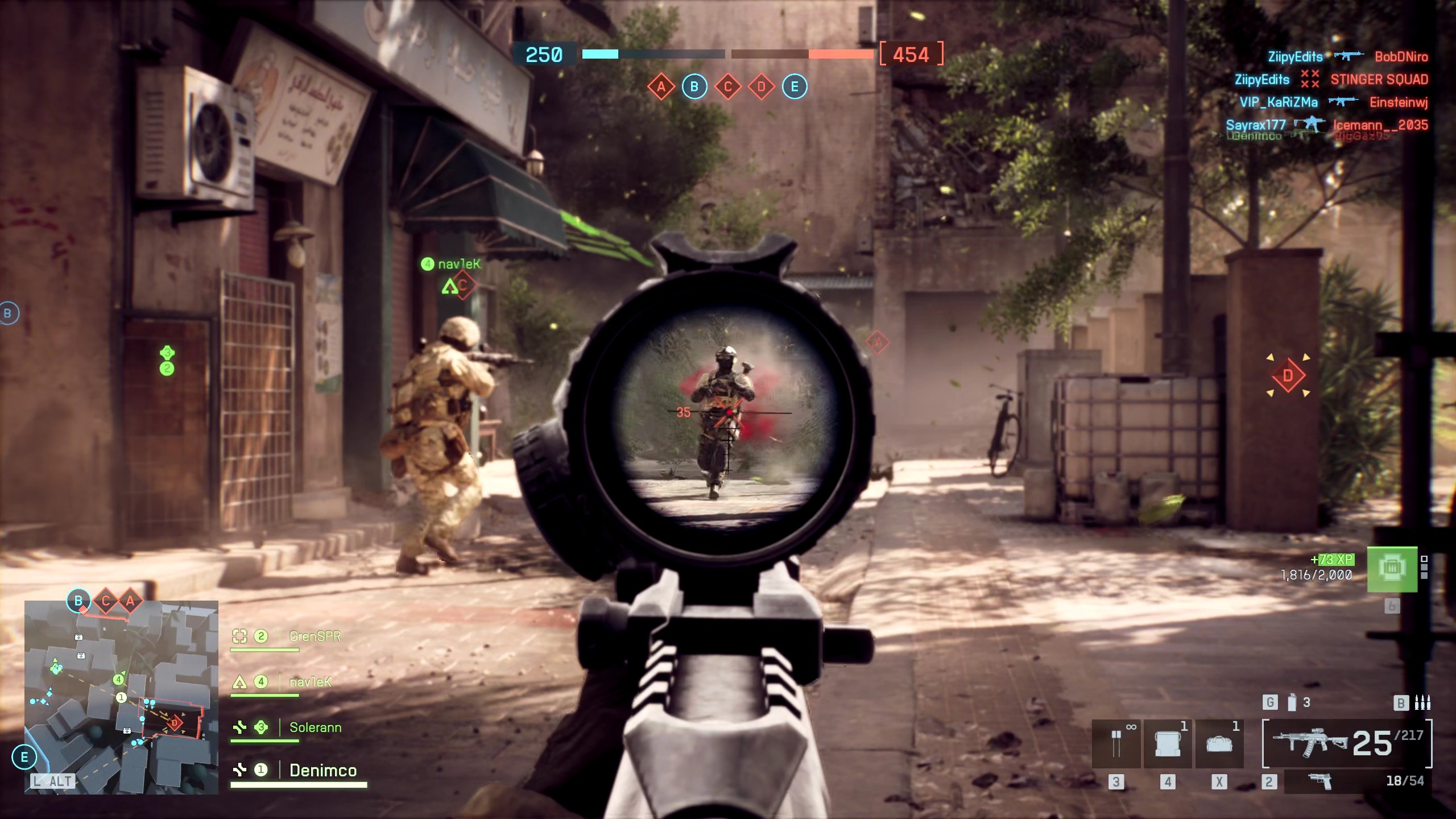Select the grenade icon
Screen dimensions: 1456x819
pos(1292,703)
